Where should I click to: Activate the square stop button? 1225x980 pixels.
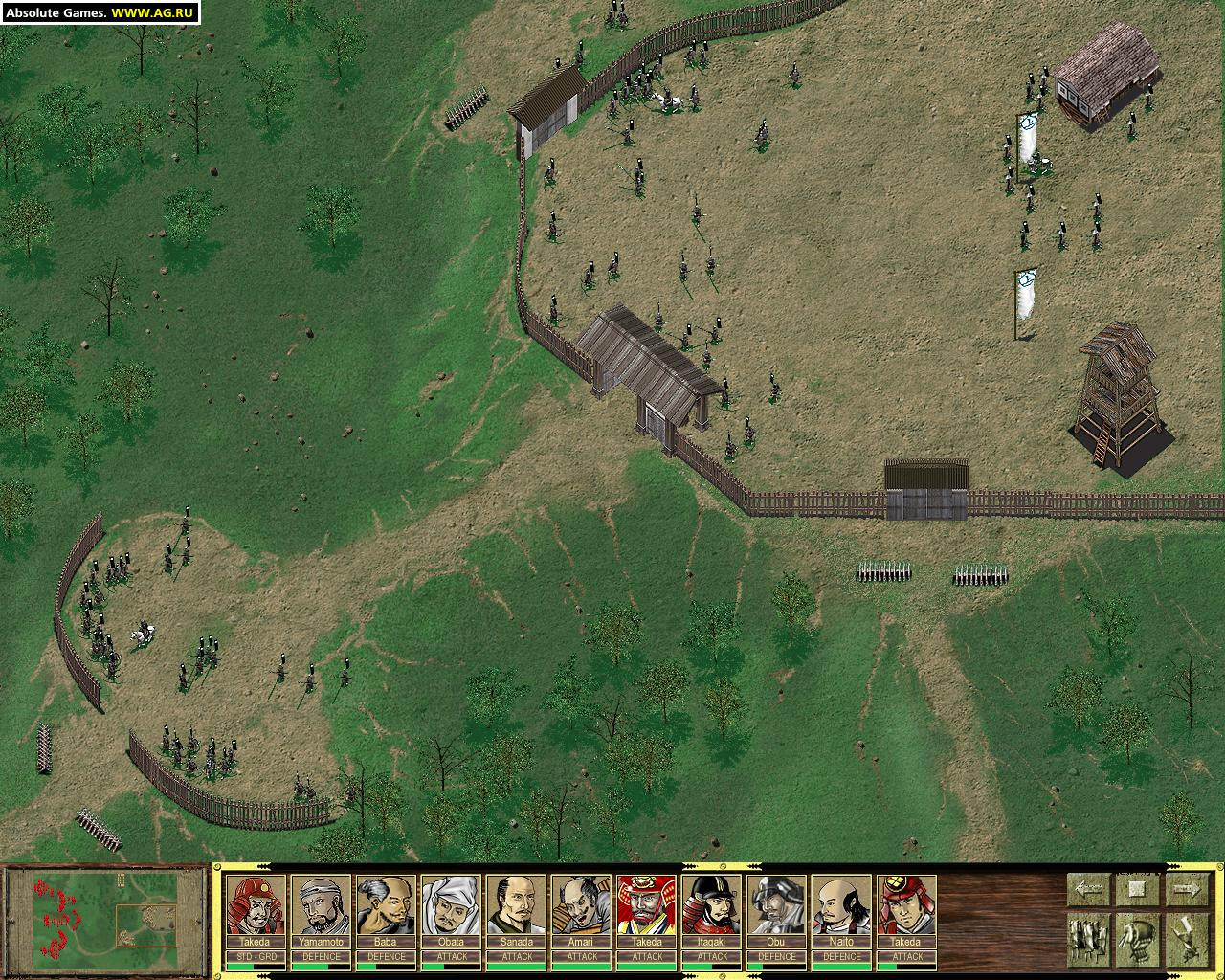pos(1137,889)
